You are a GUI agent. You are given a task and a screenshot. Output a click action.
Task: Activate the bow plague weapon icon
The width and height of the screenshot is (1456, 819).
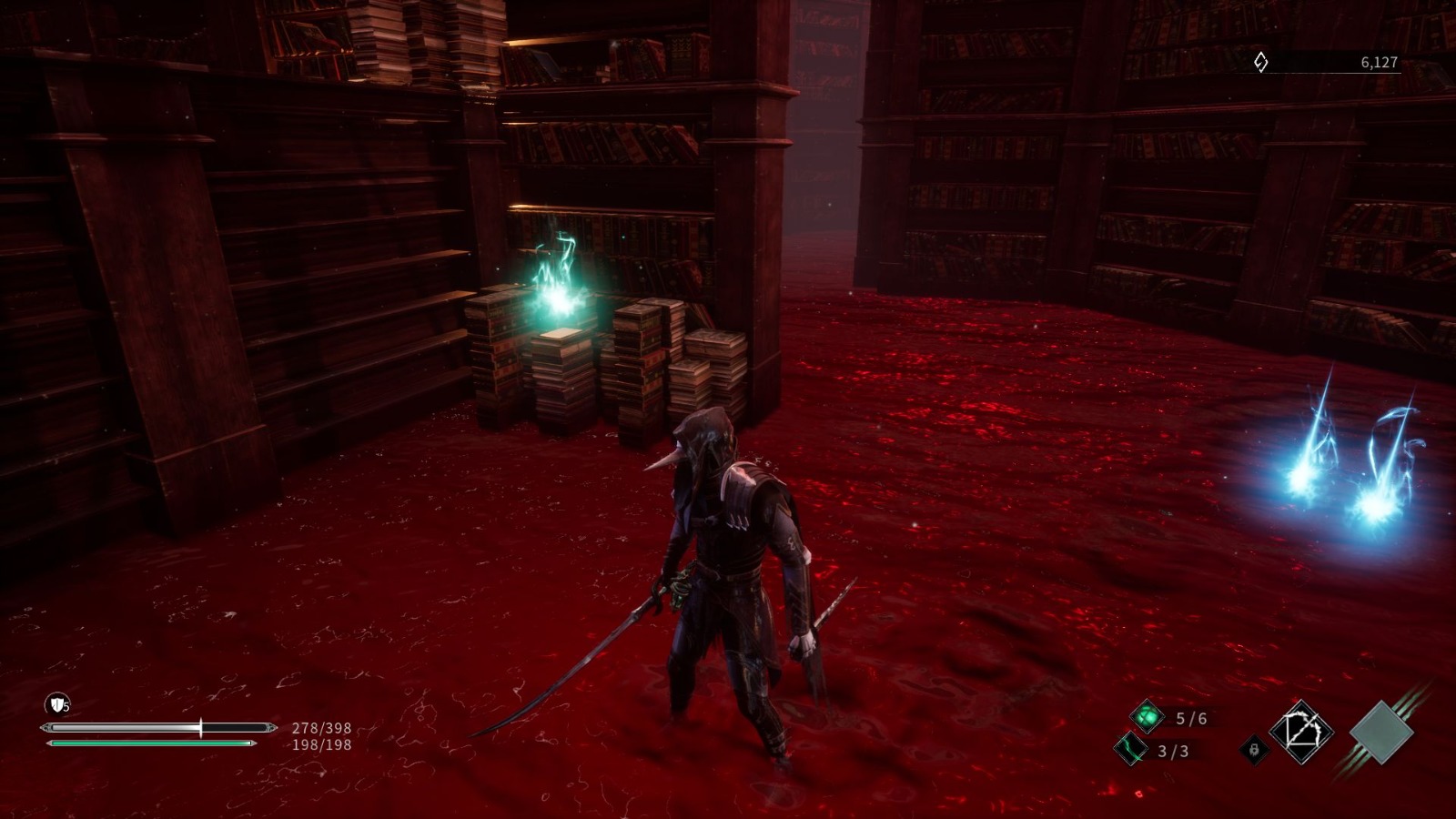tap(1301, 731)
